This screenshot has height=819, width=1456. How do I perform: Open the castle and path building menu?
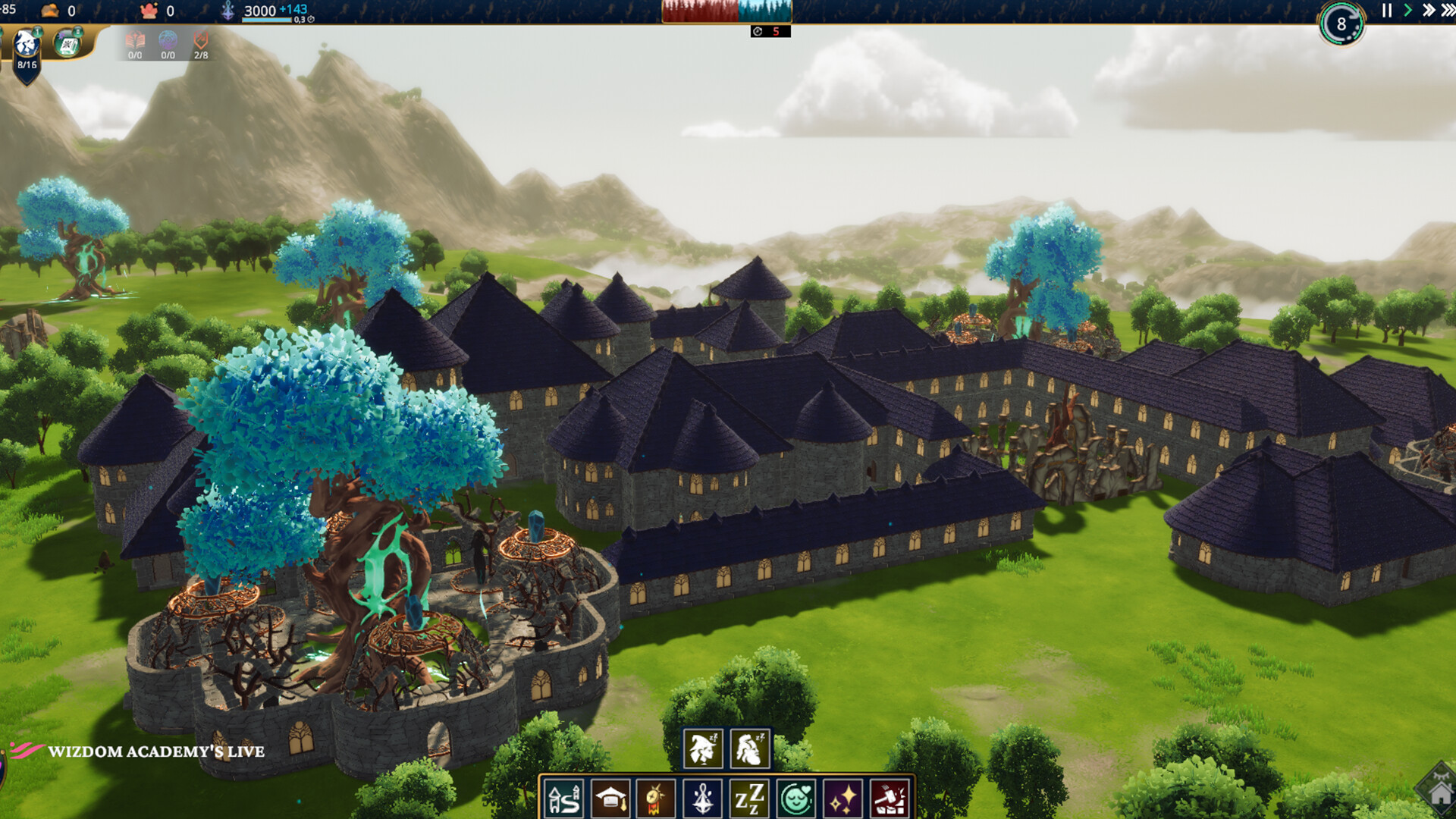(564, 799)
